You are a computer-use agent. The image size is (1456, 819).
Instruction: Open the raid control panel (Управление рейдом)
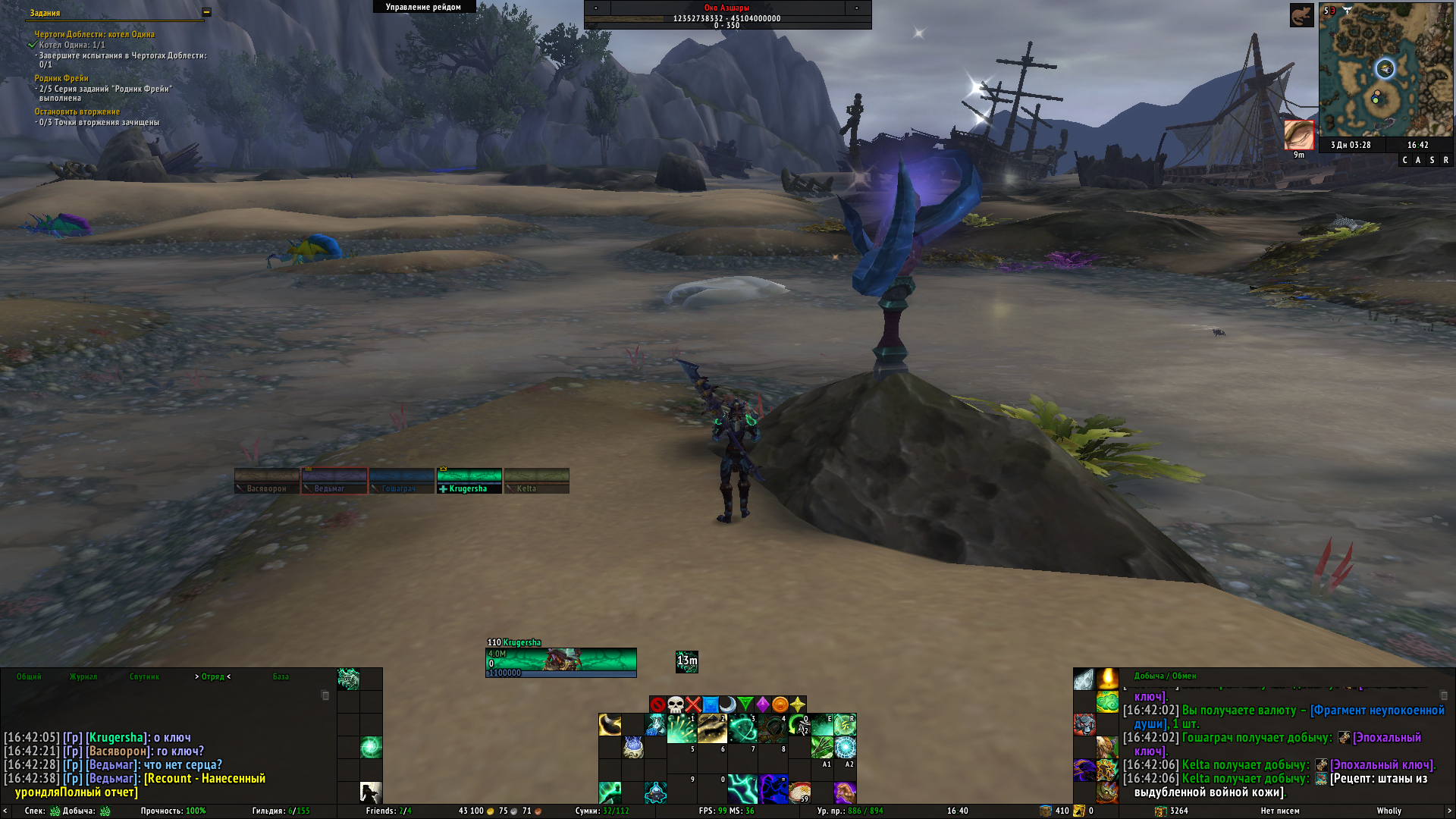[x=423, y=7]
